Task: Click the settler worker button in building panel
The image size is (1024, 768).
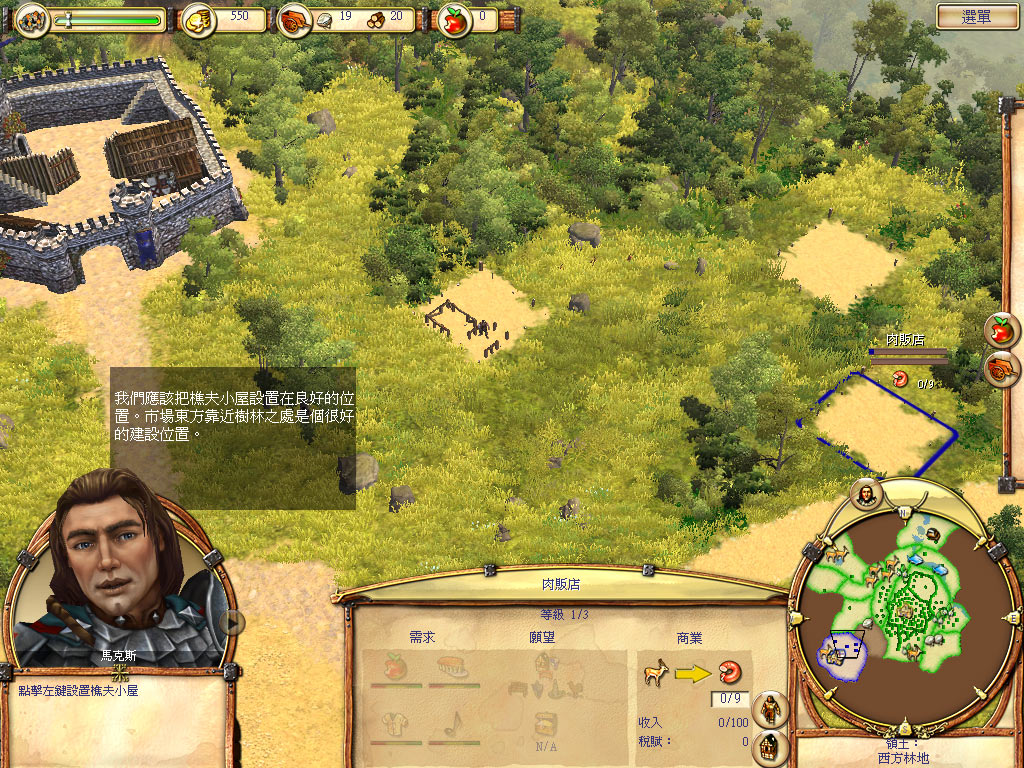Action: (x=770, y=709)
